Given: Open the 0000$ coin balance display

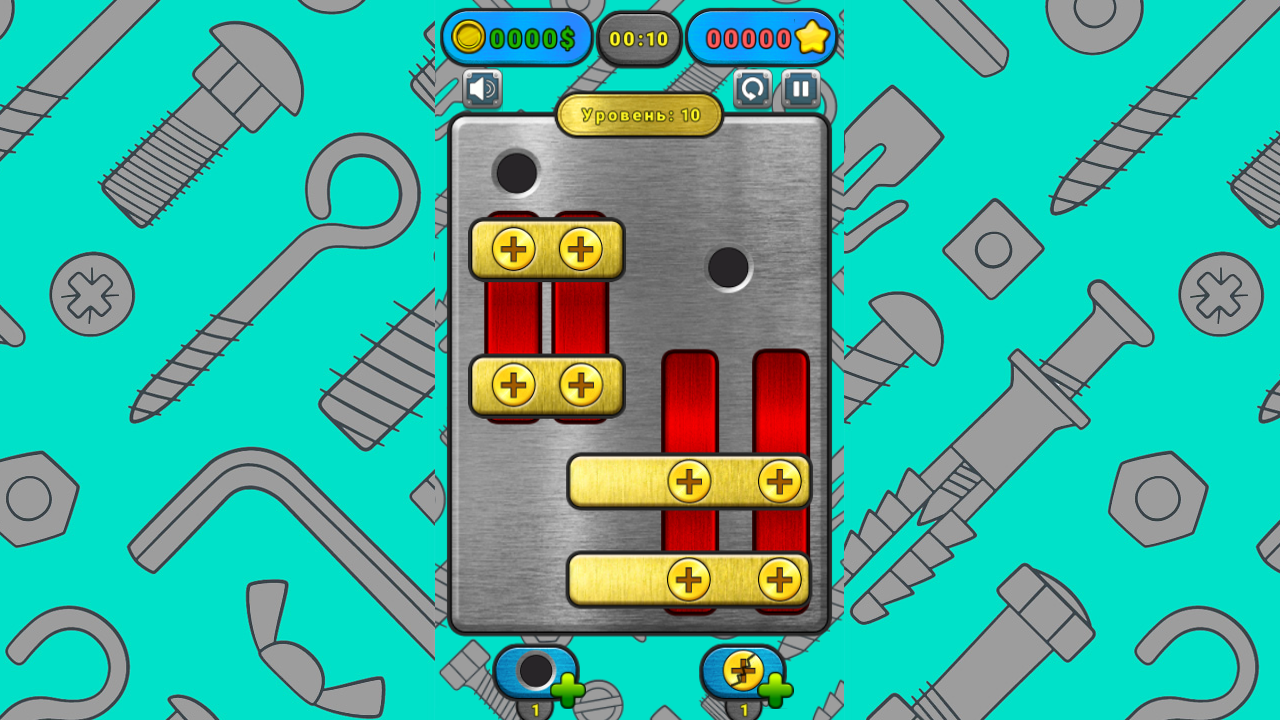Looking at the screenshot, I should [x=517, y=38].
